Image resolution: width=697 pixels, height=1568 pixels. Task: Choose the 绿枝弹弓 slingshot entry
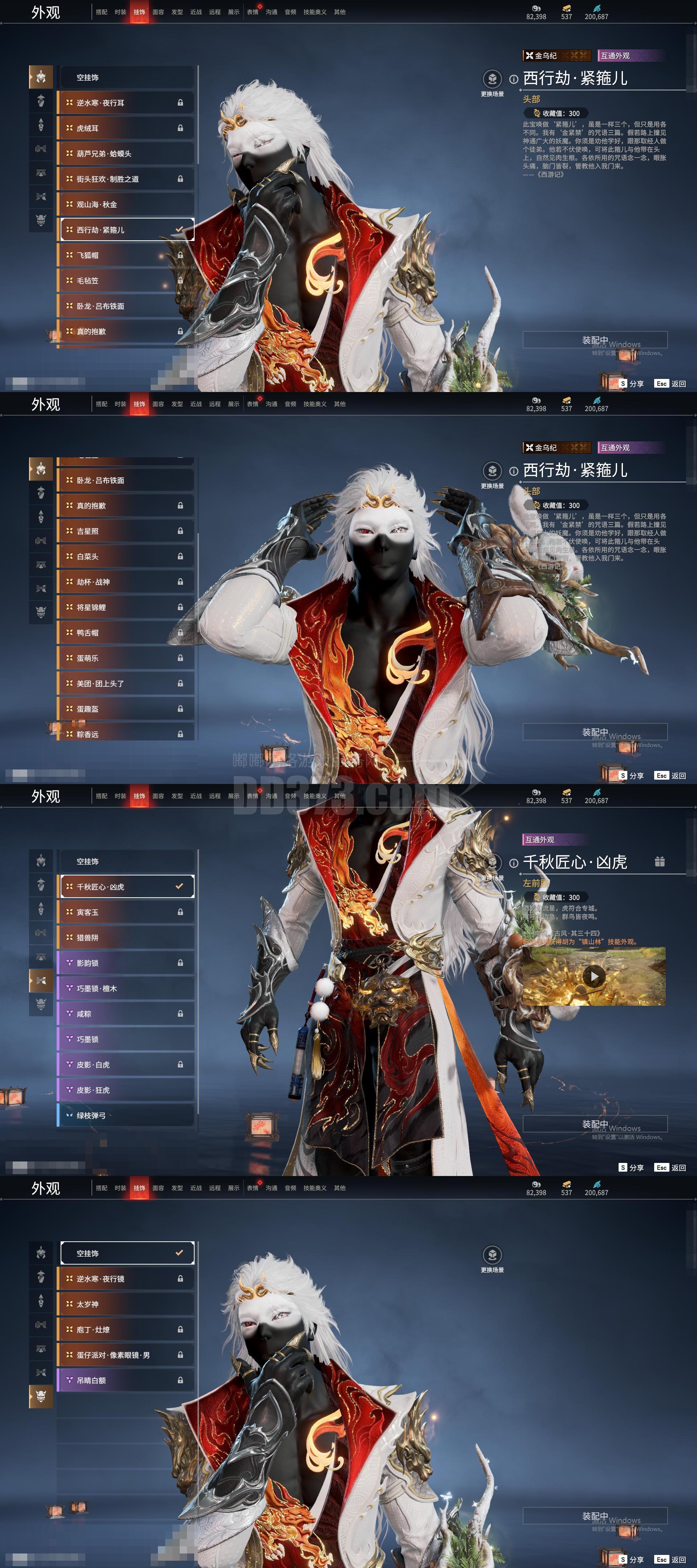(x=126, y=1116)
